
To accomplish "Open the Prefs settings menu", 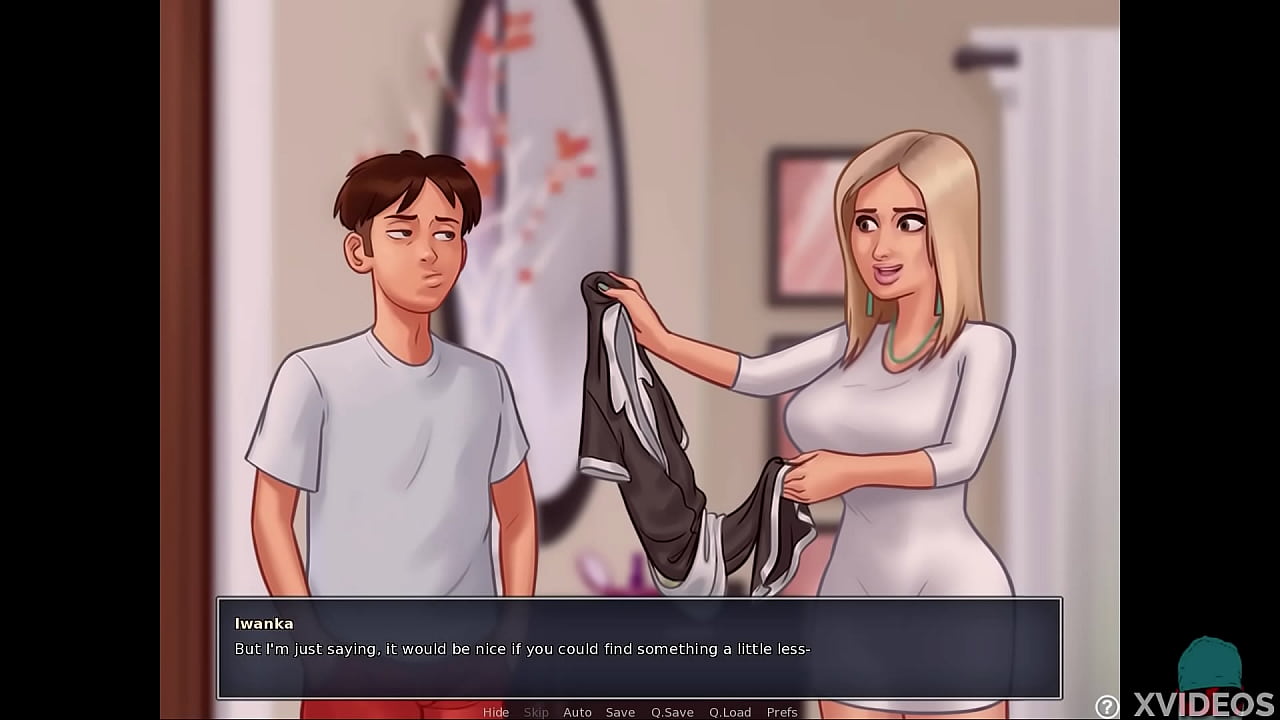I will point(782,712).
